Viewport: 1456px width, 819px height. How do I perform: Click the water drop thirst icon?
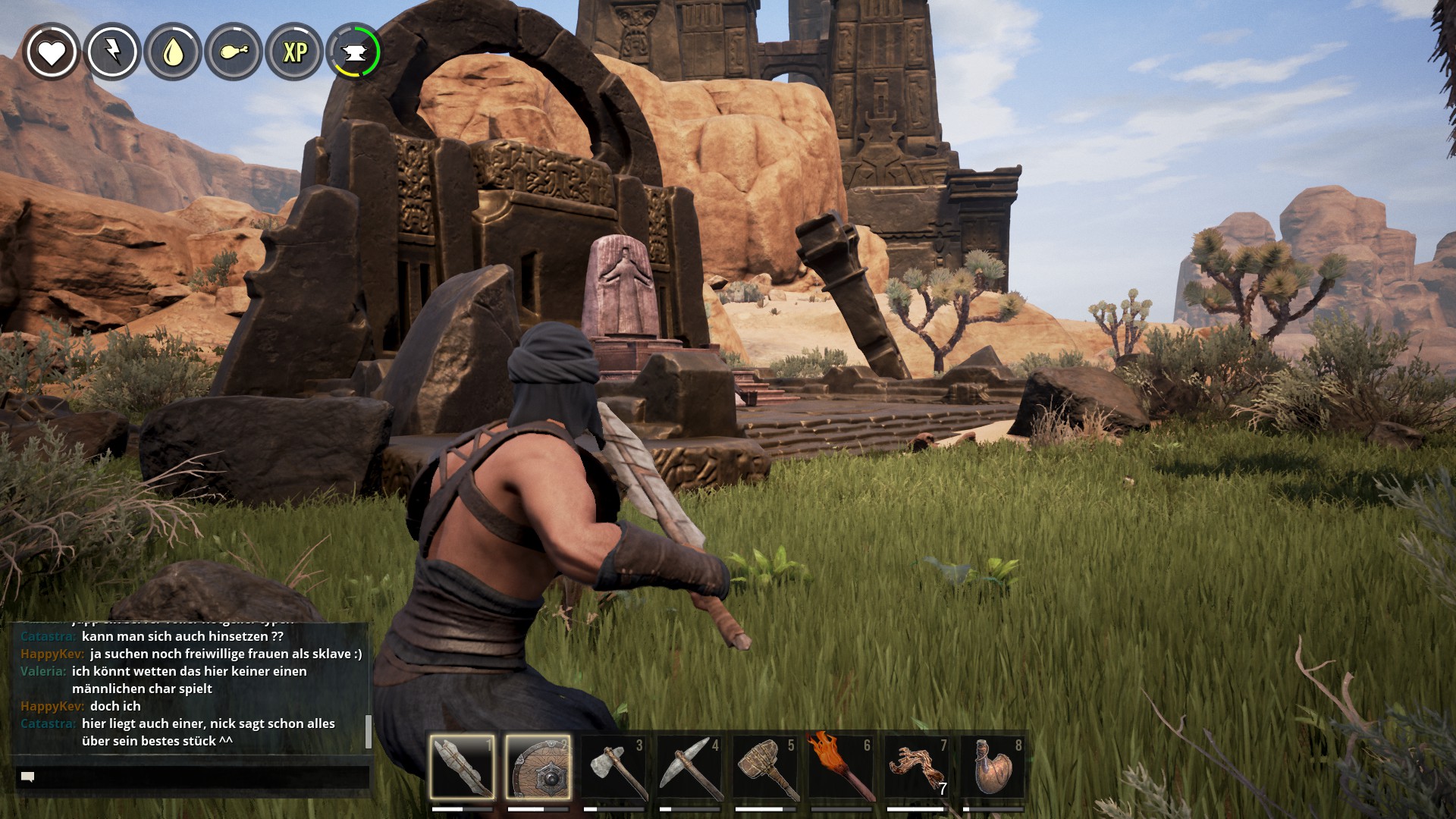pos(173,52)
